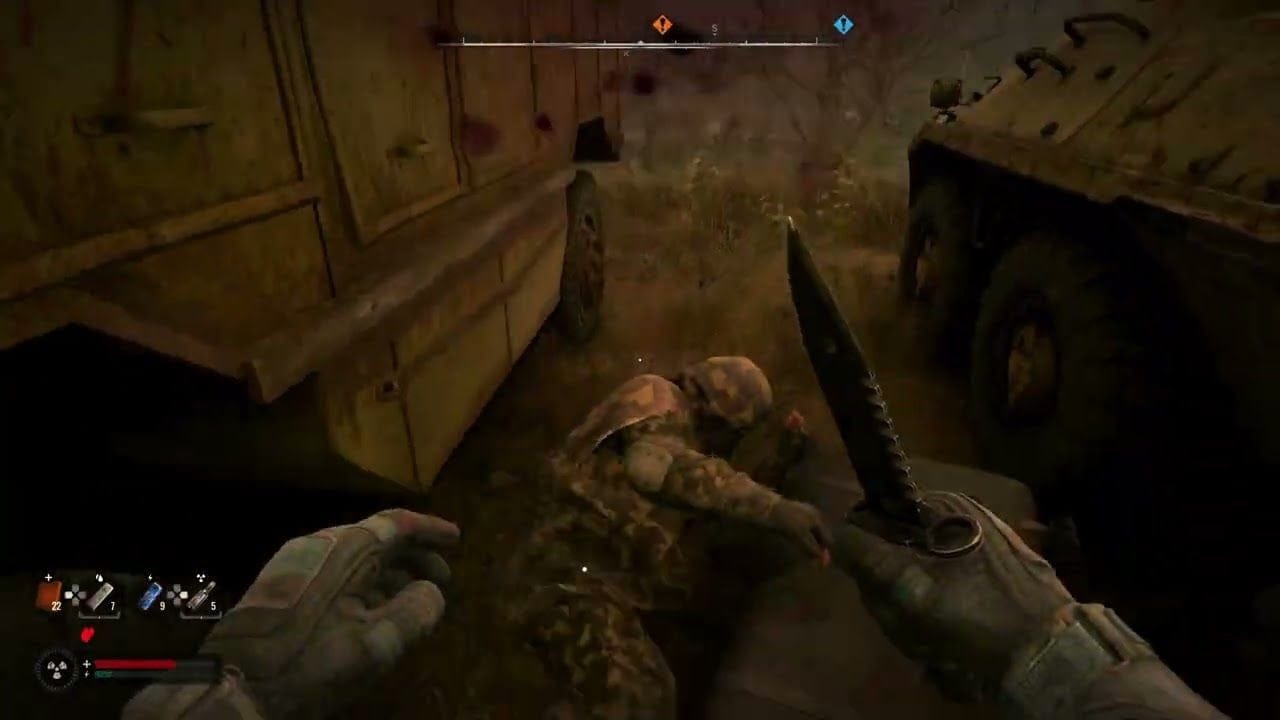Click the droplet symbol above the bandage
1280x720 pixels.
pyautogui.click(x=99, y=578)
